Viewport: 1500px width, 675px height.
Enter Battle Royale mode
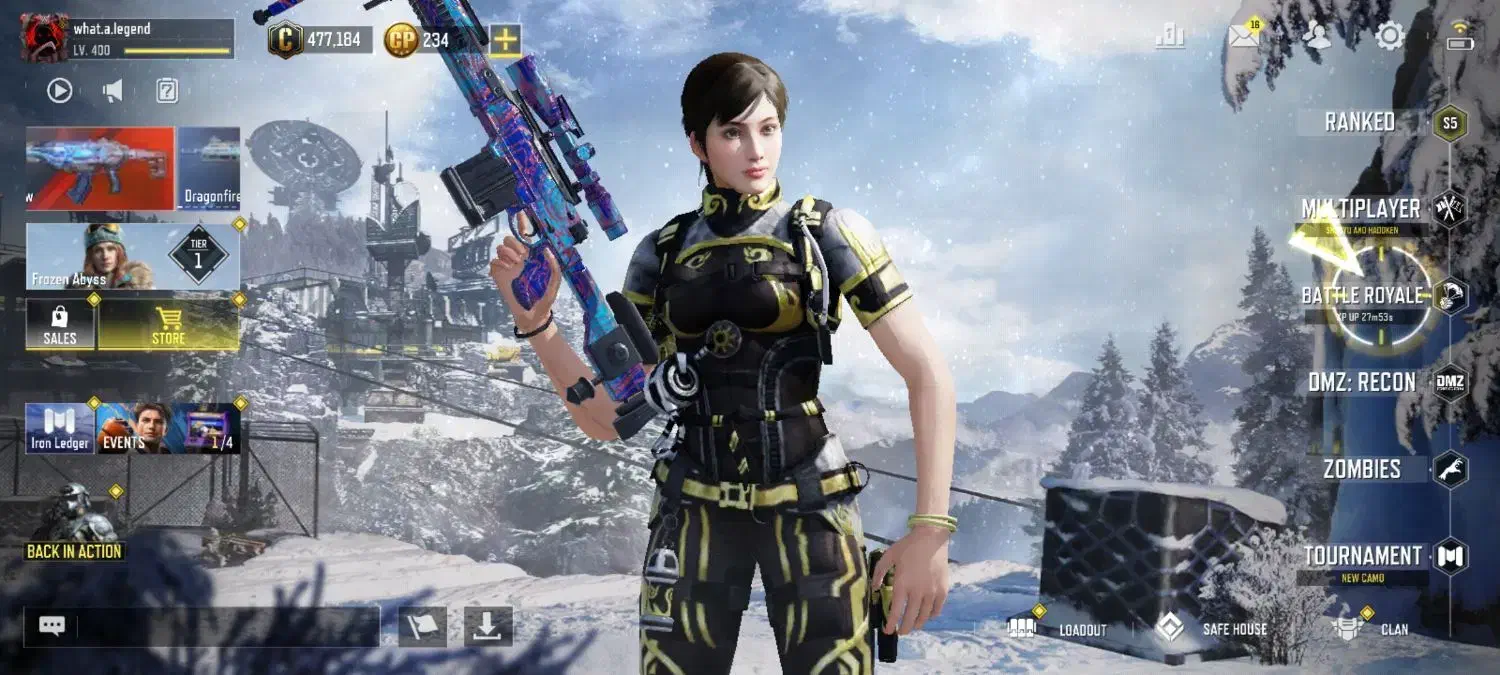pos(1362,296)
